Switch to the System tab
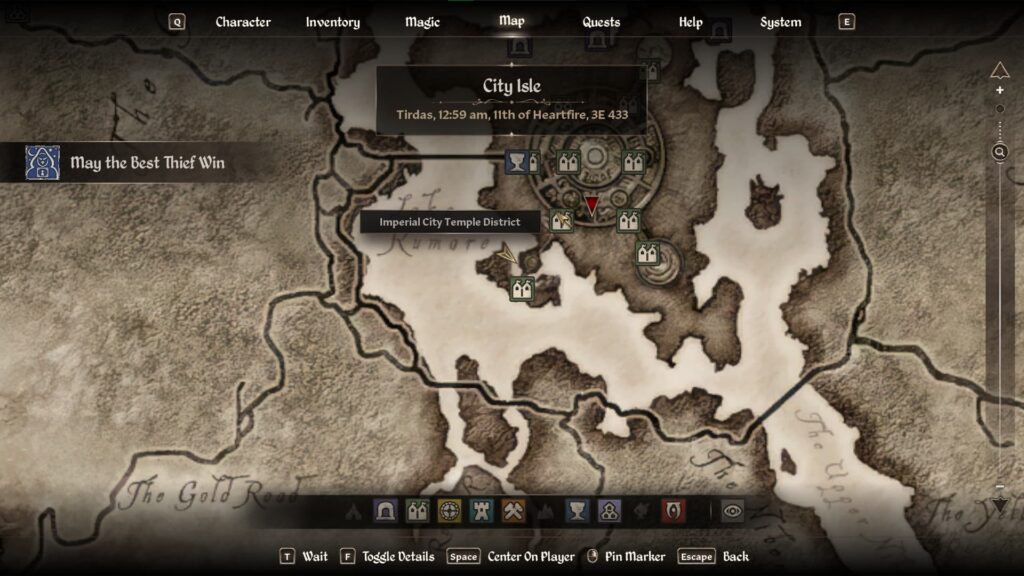Screen dimensions: 1024x576 tap(780, 22)
